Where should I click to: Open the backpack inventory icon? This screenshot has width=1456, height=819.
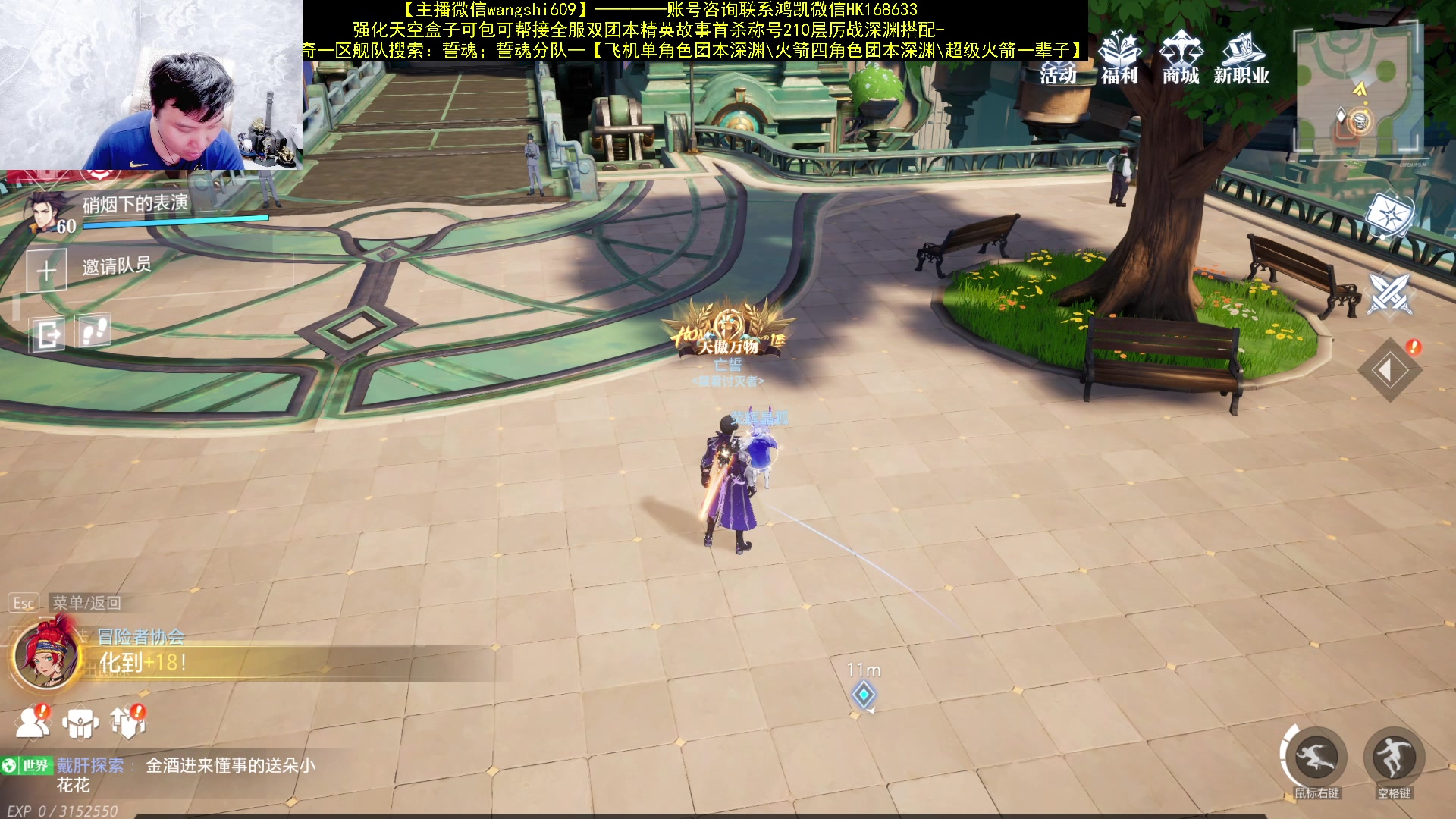coord(80,723)
